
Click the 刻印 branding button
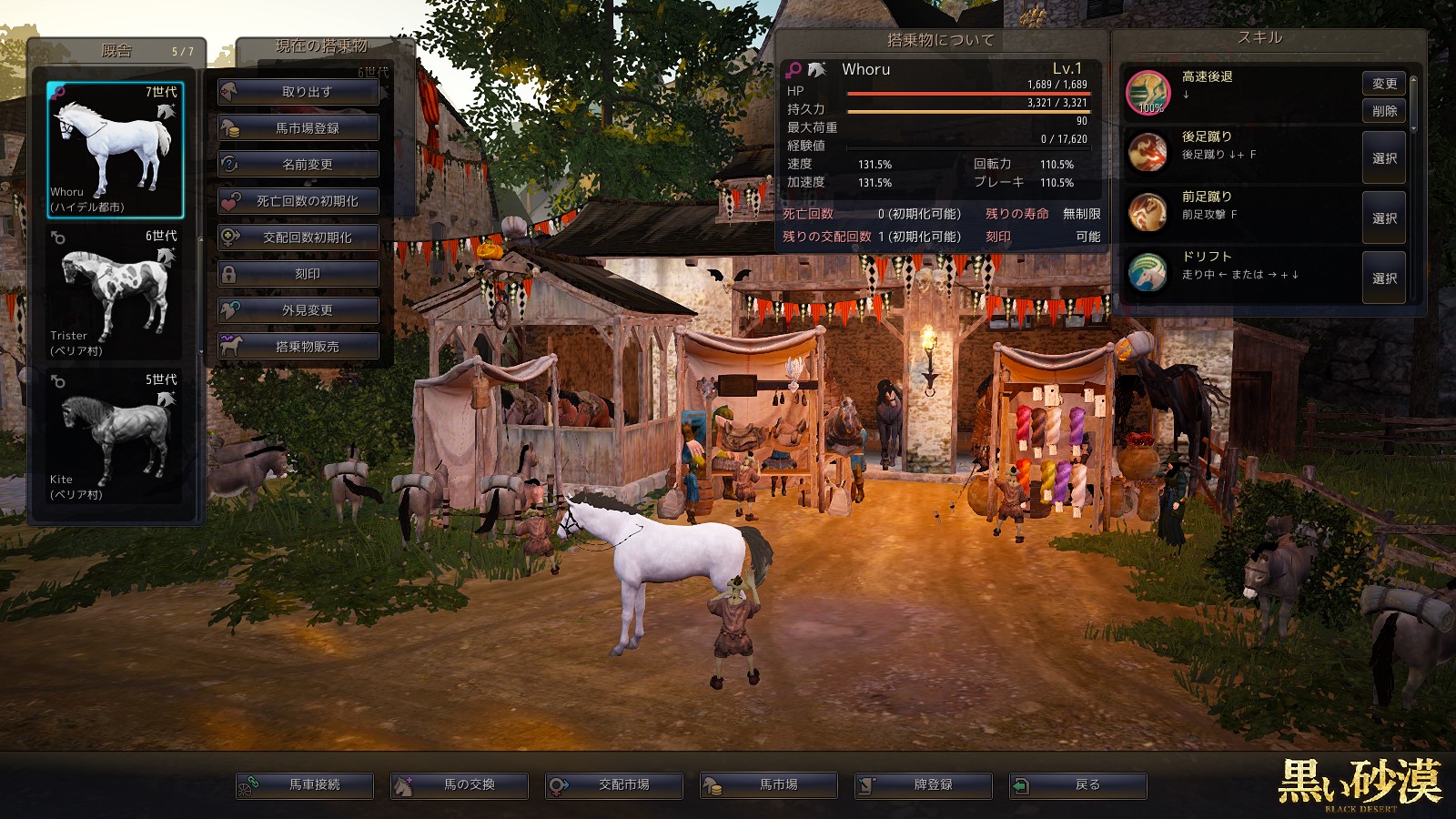298,274
